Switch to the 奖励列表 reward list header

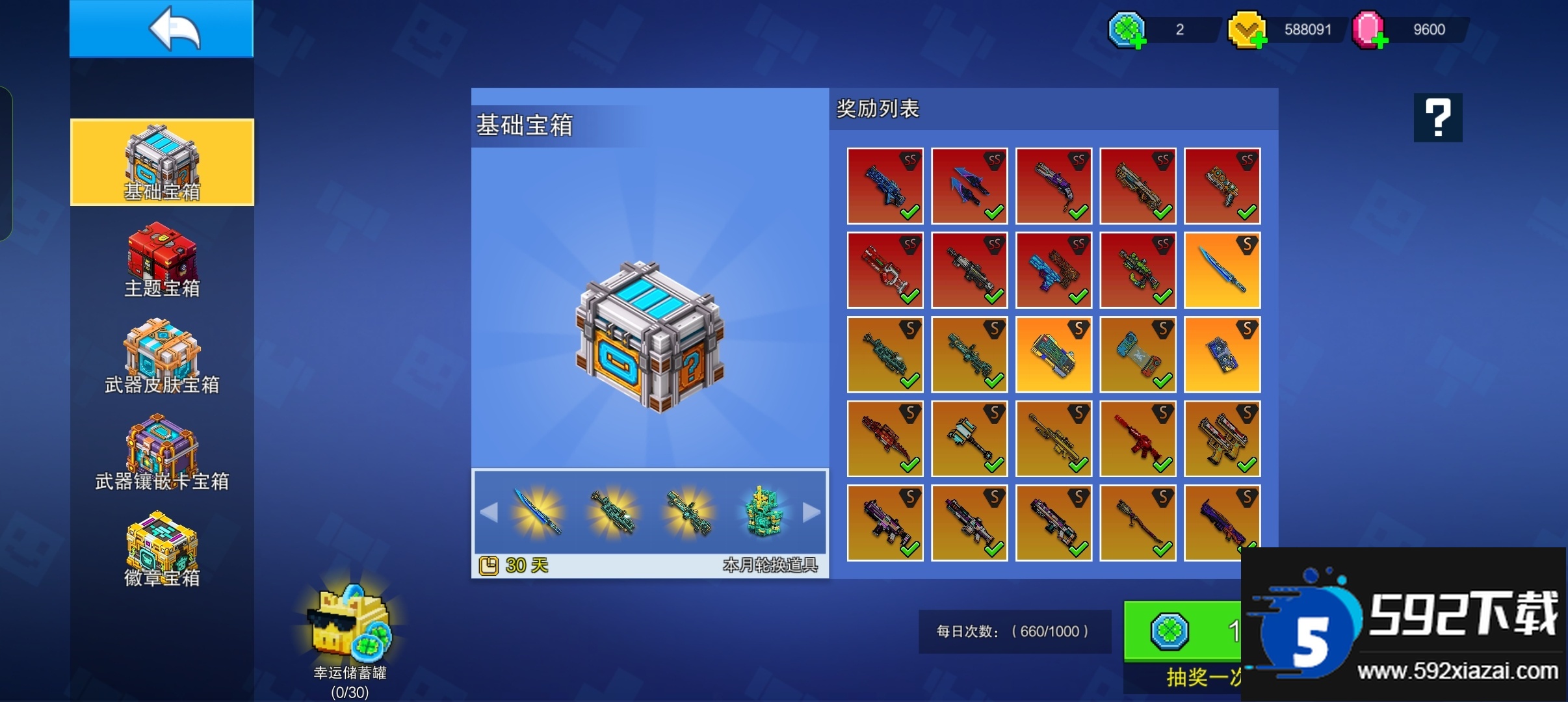(x=878, y=109)
